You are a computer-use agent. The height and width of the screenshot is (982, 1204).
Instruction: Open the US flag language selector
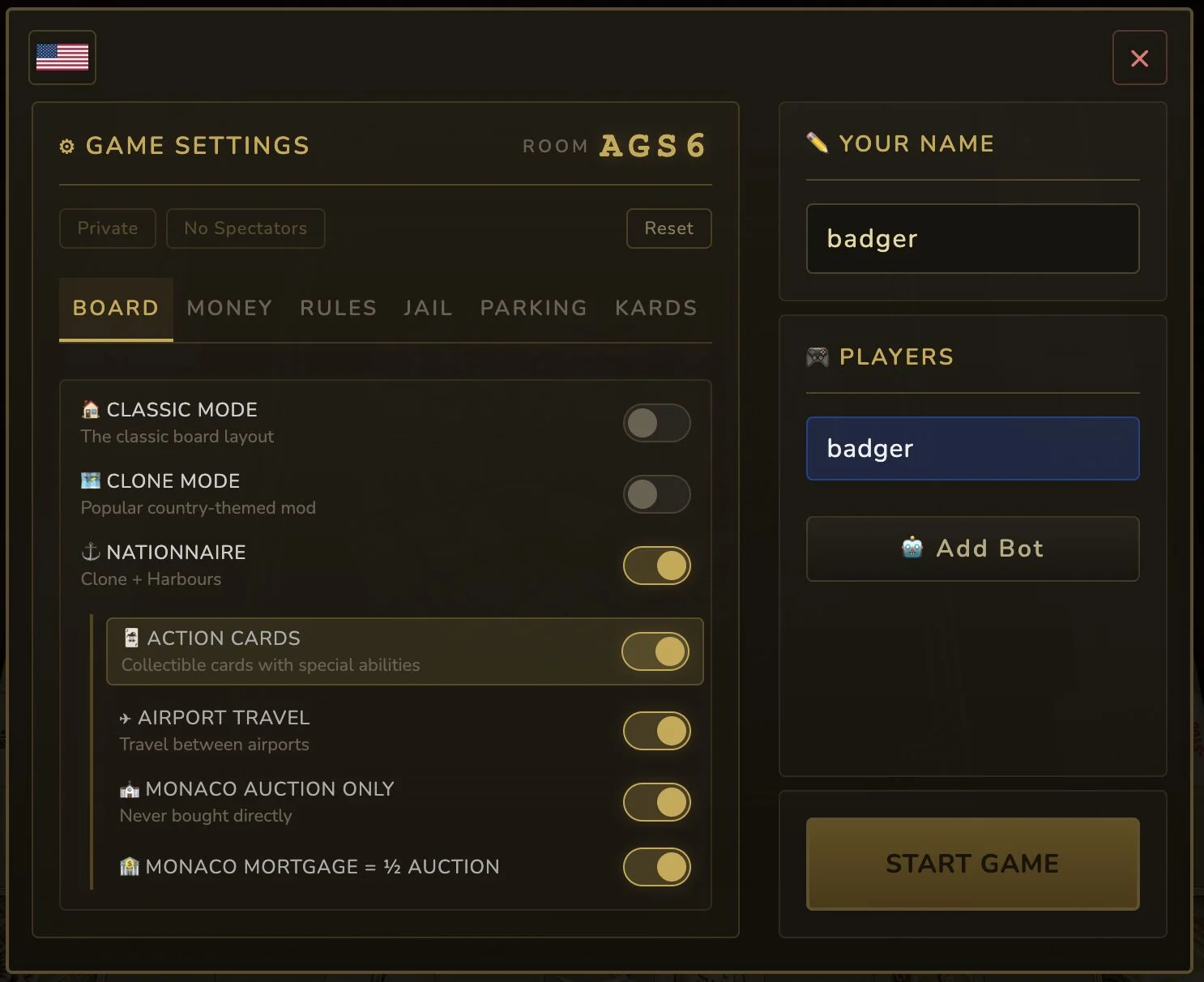pyautogui.click(x=62, y=57)
